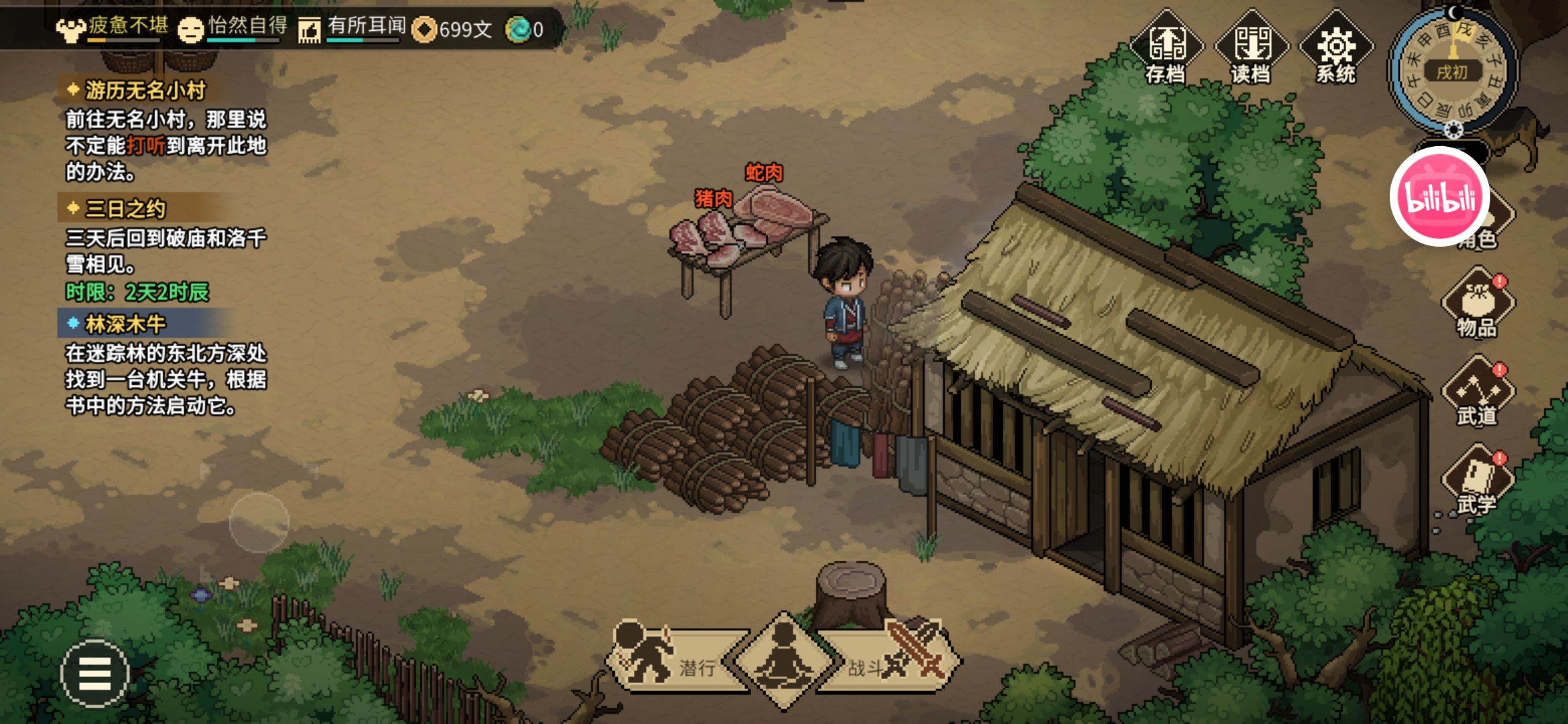This screenshot has width=1568, height=724.
Task: Open the 系统 system settings
Action: [x=1336, y=48]
